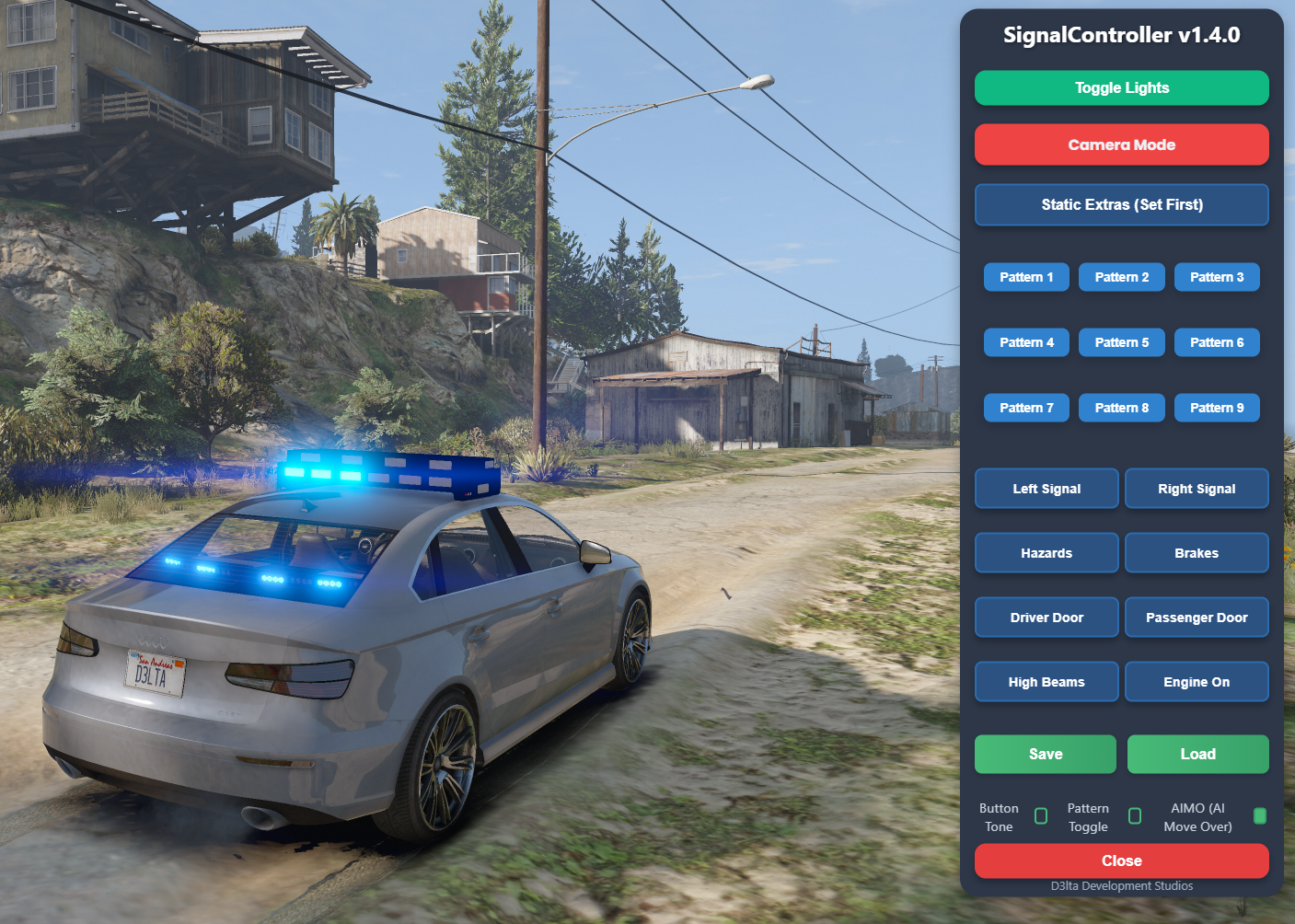The height and width of the screenshot is (924, 1295).
Task: Load a saved configuration
Action: (1197, 754)
